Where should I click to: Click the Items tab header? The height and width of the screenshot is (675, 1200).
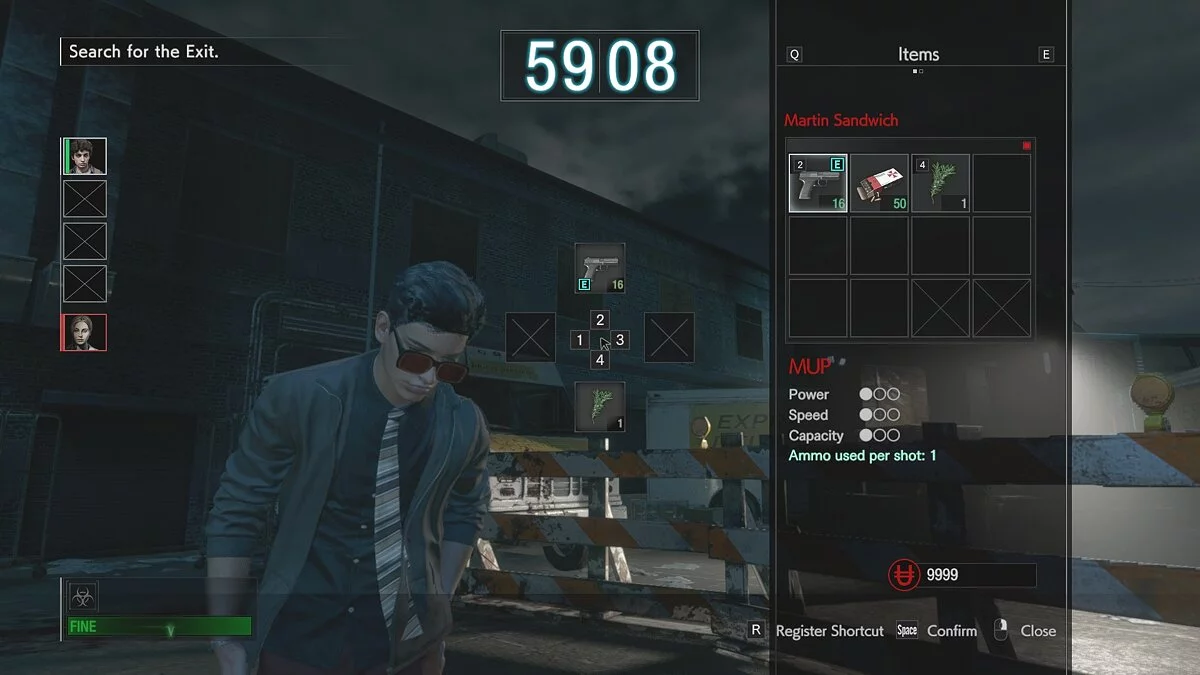click(918, 55)
